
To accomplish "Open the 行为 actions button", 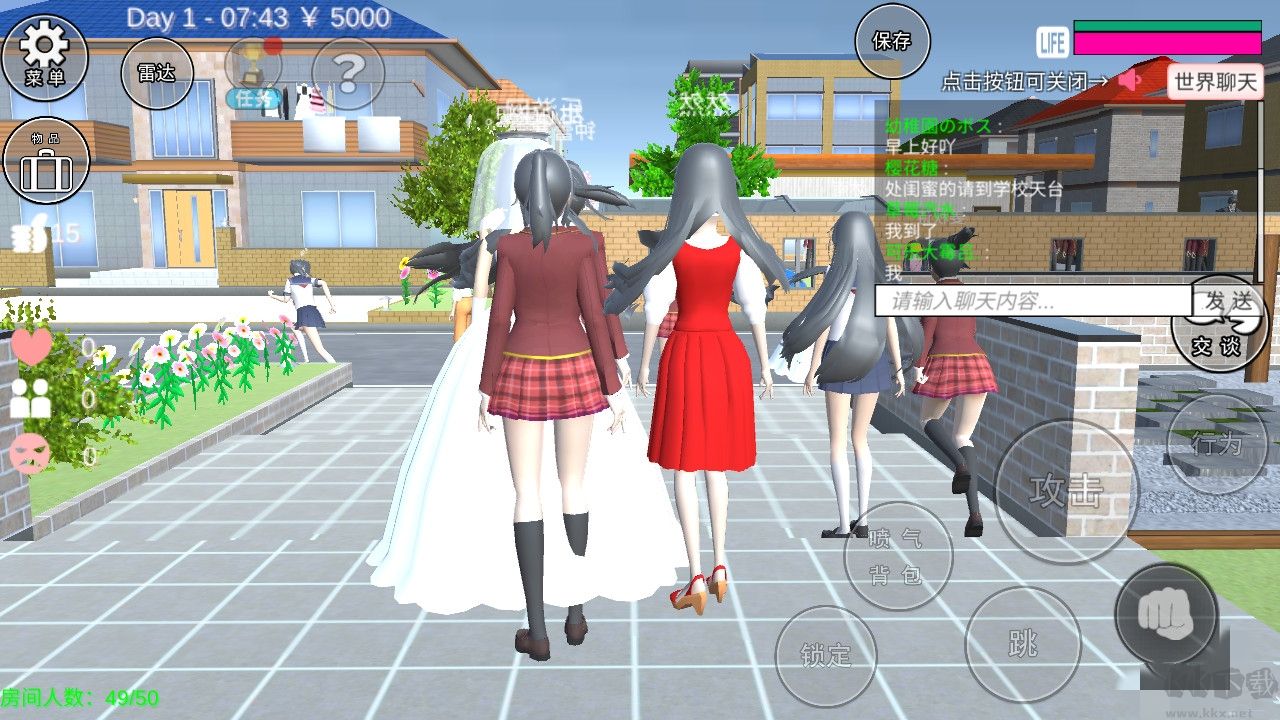I will pos(1217,444).
